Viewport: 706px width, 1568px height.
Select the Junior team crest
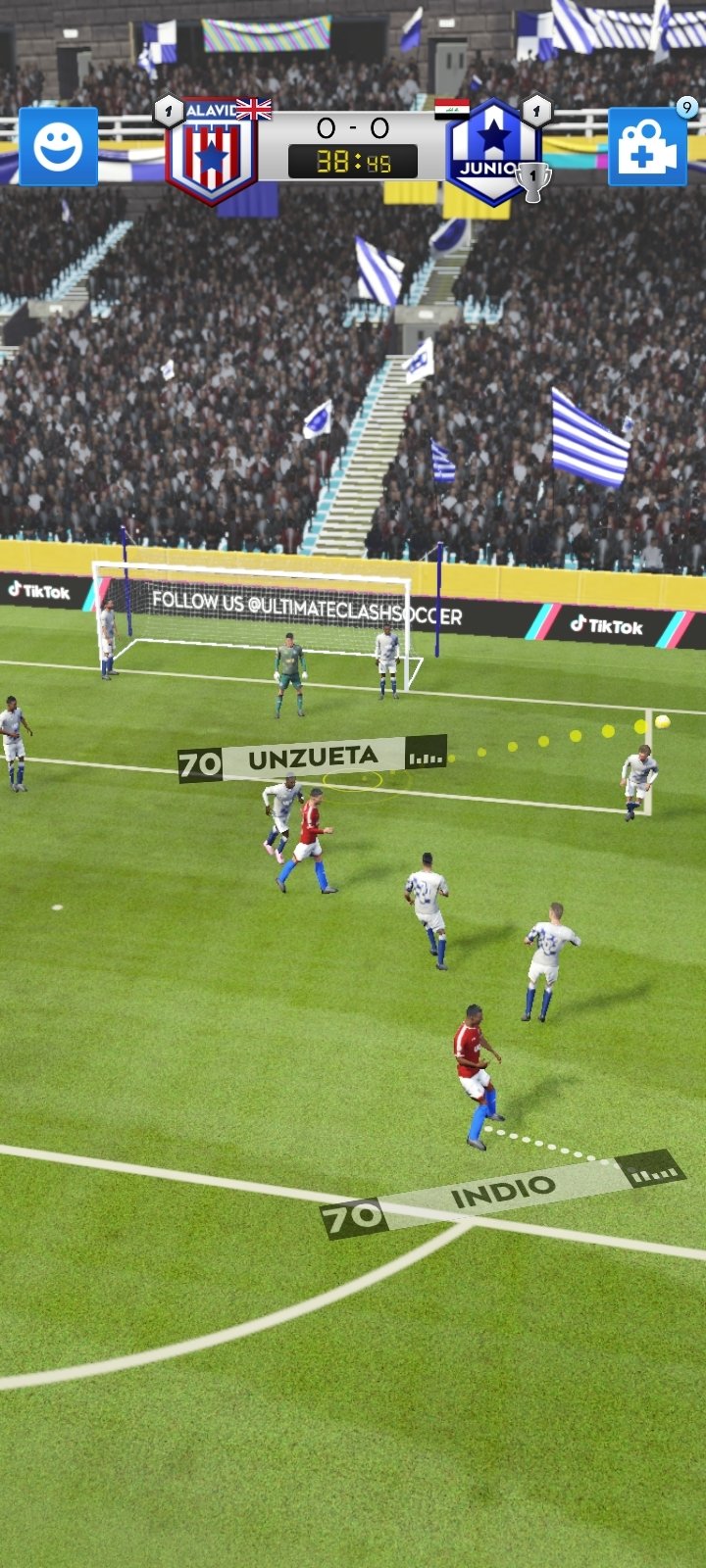click(491, 150)
